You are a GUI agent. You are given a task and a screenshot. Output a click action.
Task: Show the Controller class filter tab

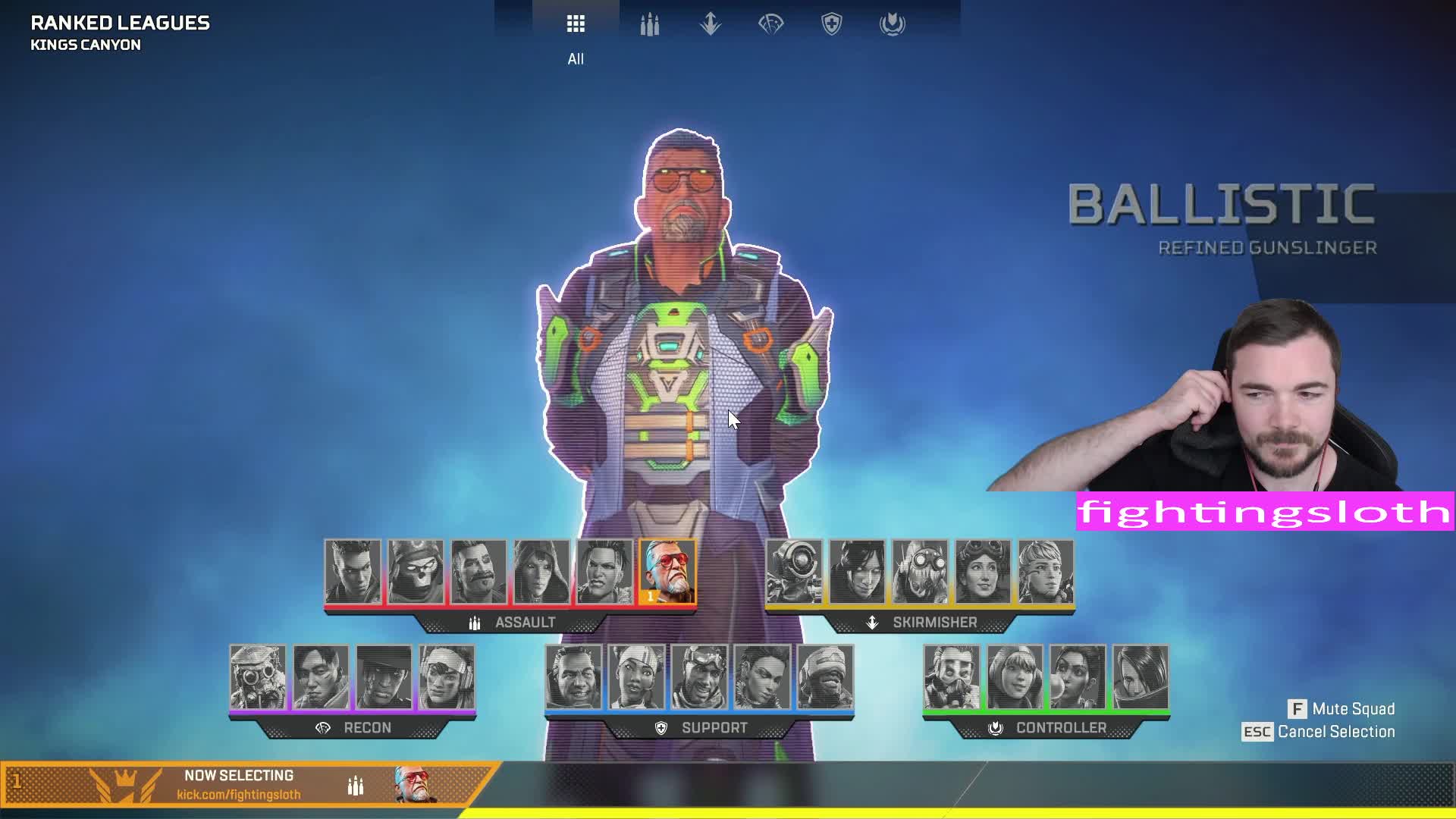[893, 25]
